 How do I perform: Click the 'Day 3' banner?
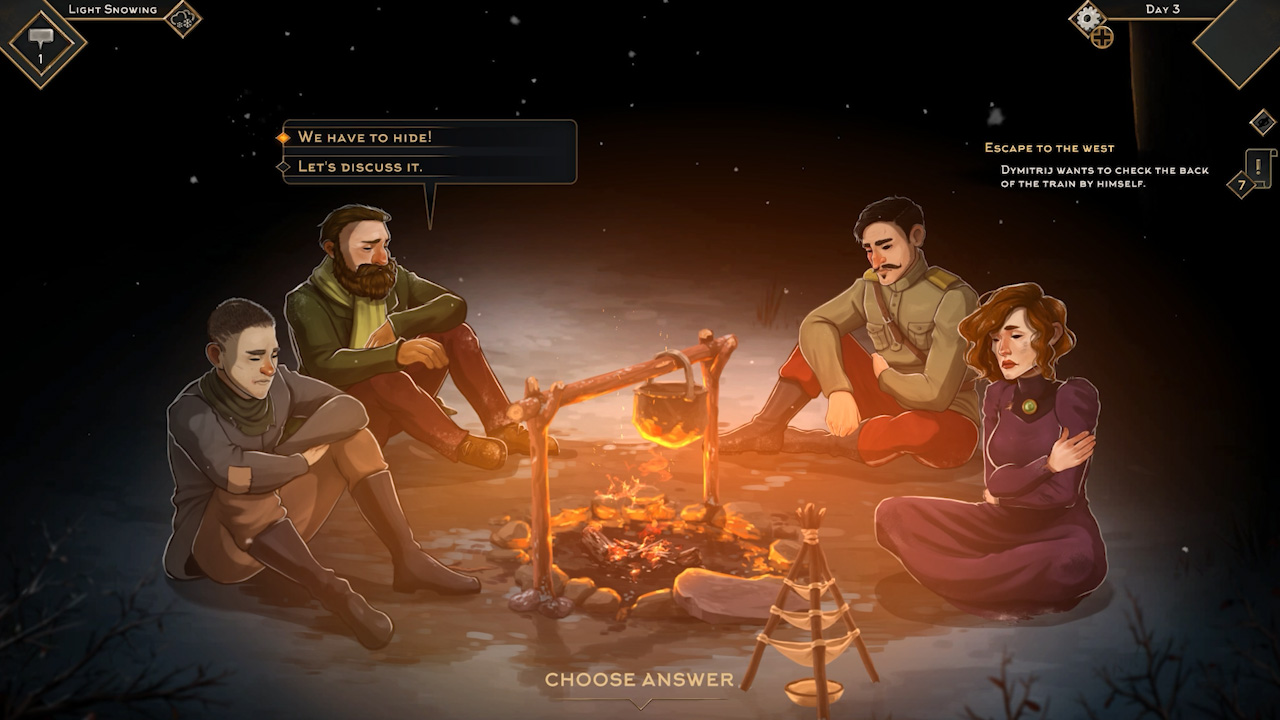coord(1163,9)
